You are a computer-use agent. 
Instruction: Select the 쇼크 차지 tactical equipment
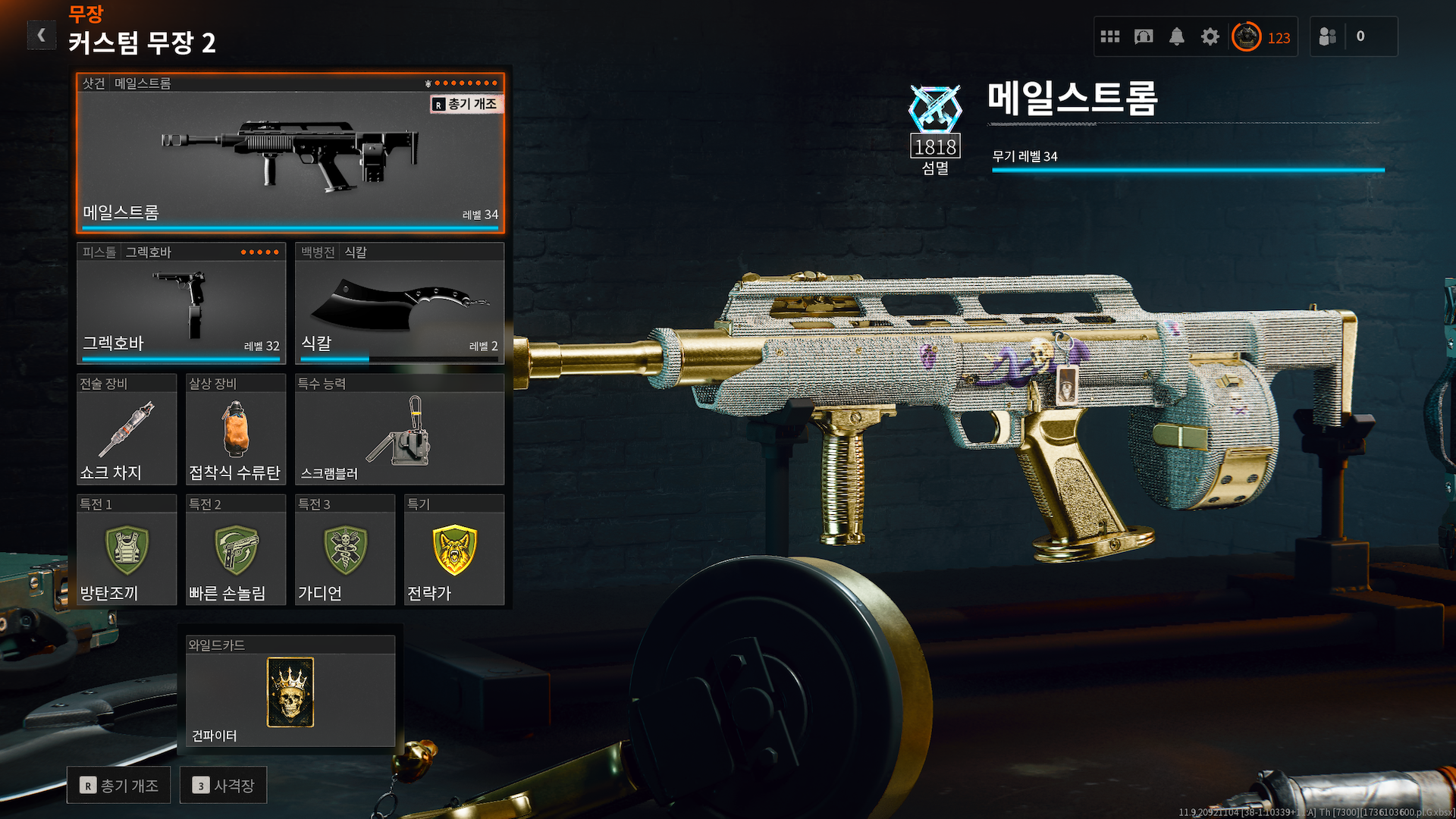click(127, 429)
